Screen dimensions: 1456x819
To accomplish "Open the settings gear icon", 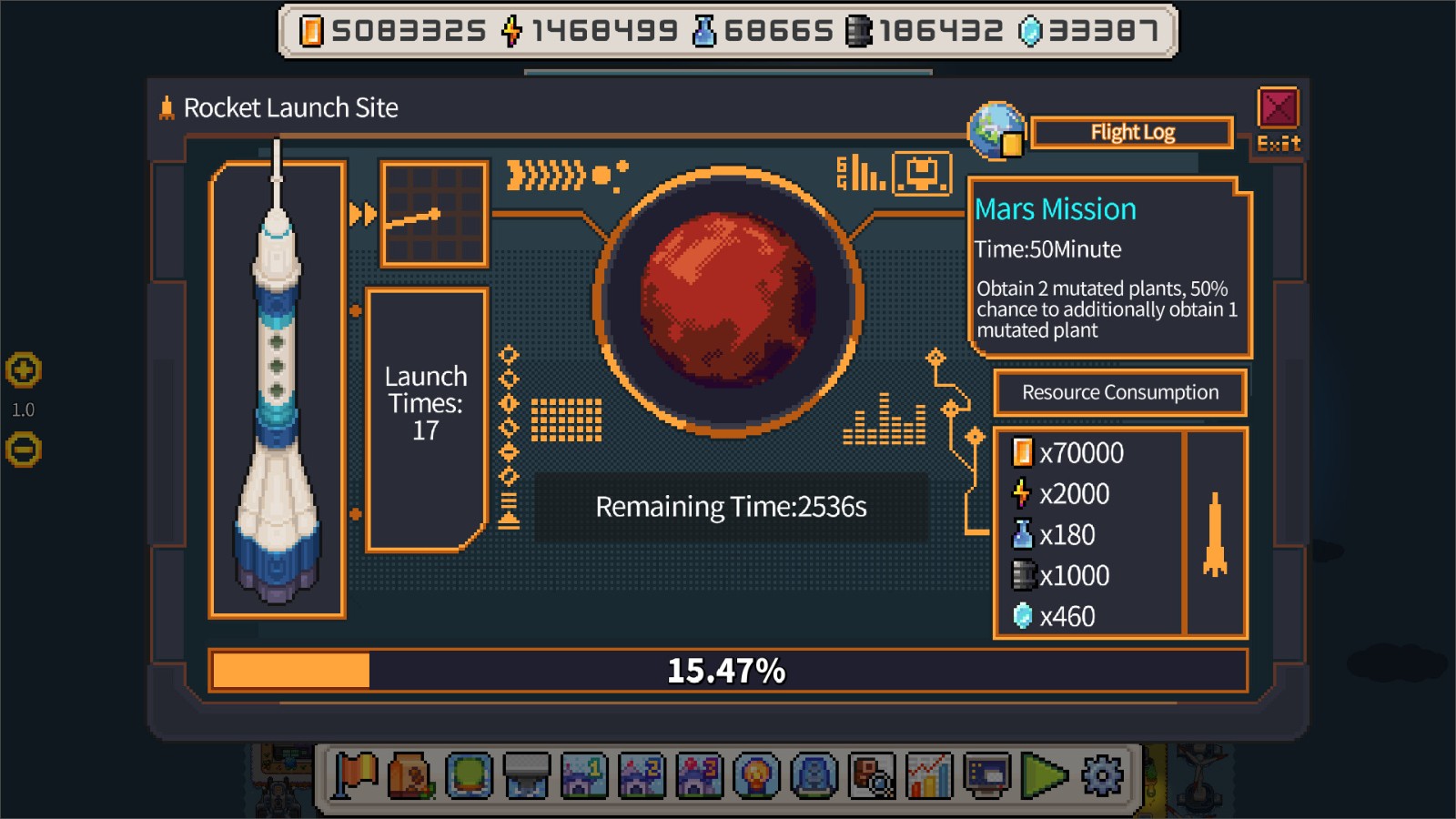I will tap(1101, 776).
